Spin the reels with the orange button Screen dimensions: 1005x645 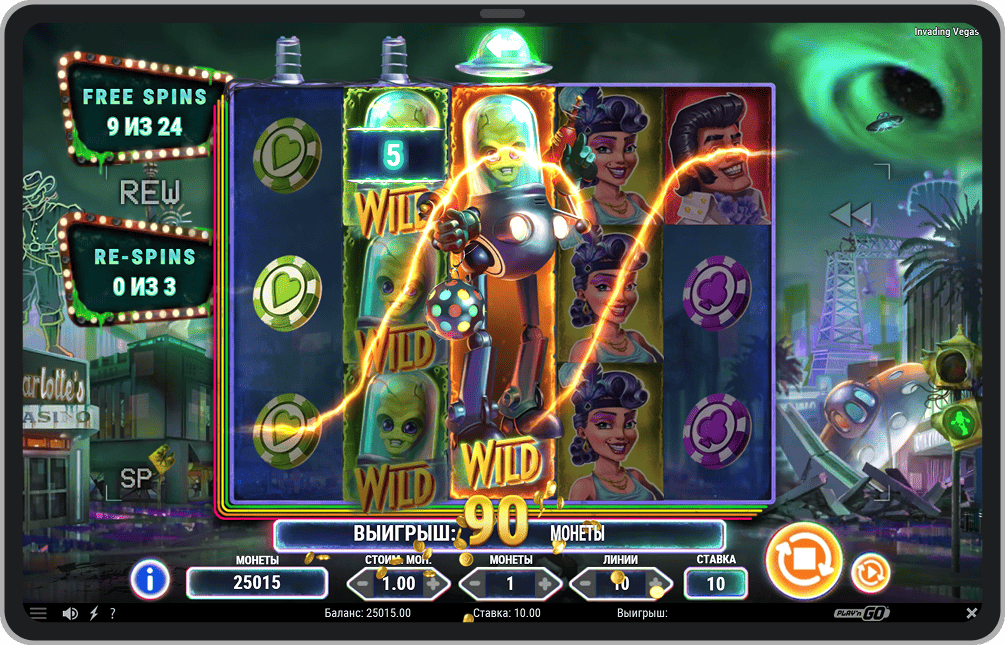(802, 561)
